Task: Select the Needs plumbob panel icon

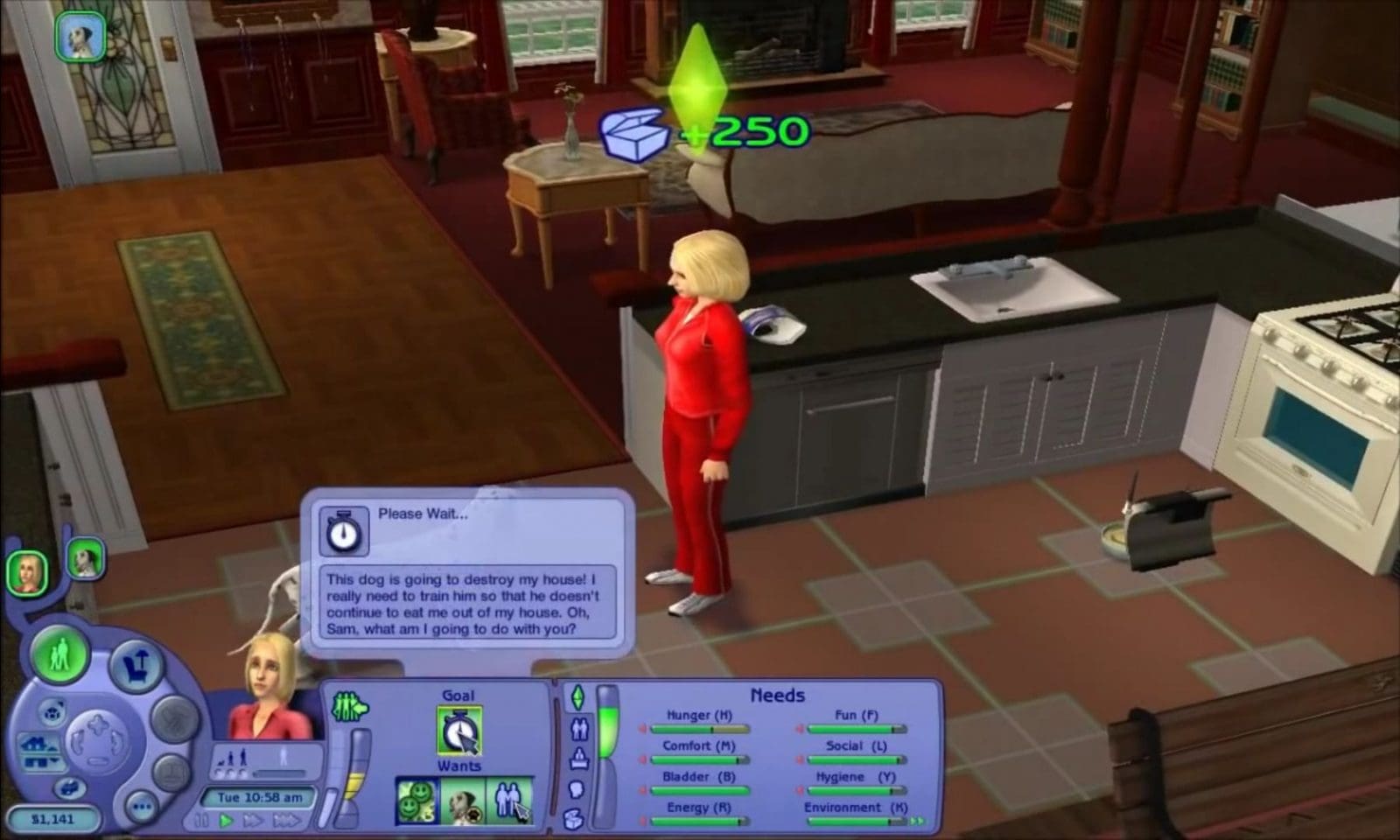Action: (579, 697)
